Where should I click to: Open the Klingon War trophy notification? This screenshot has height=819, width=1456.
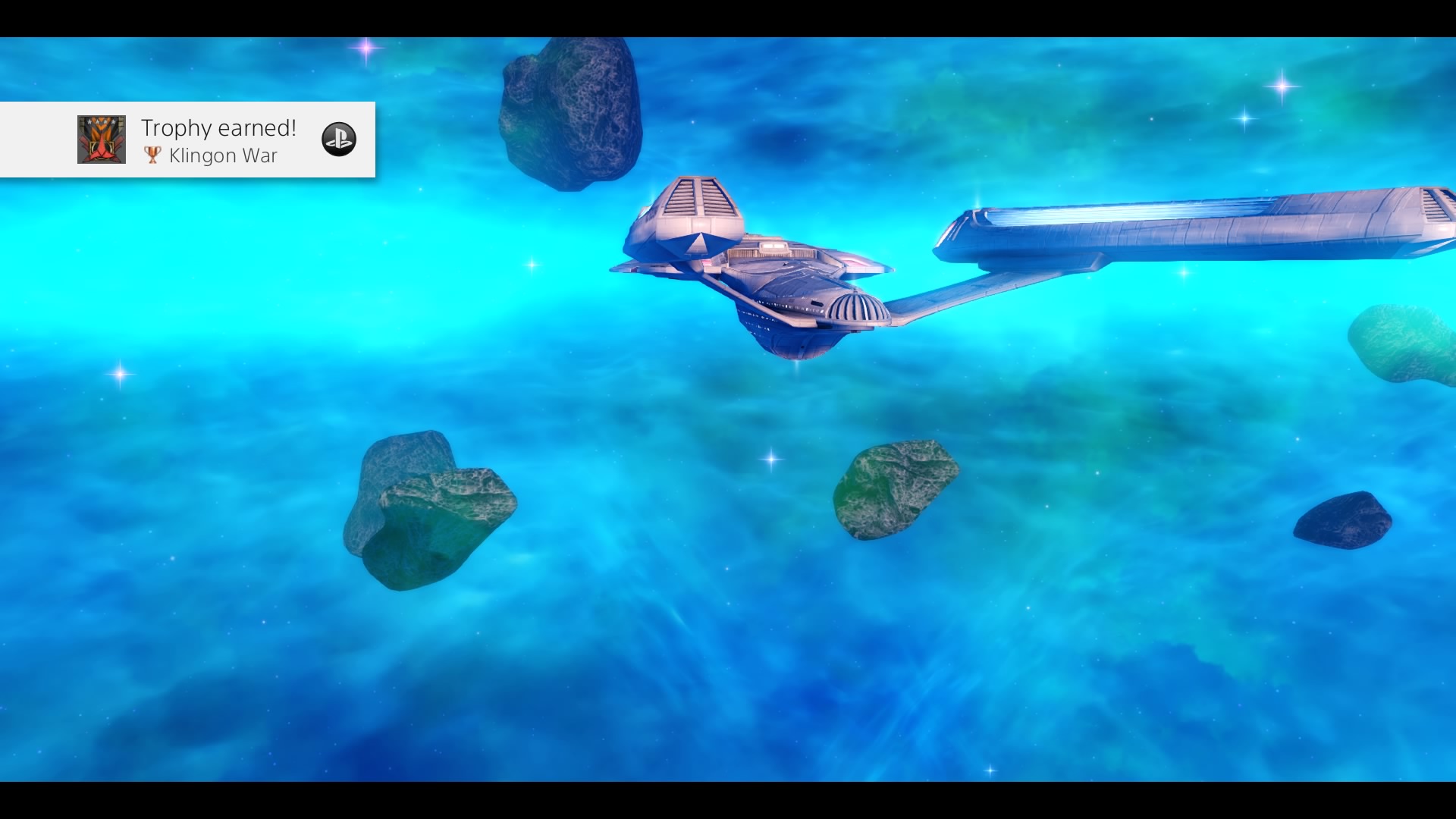218,141
